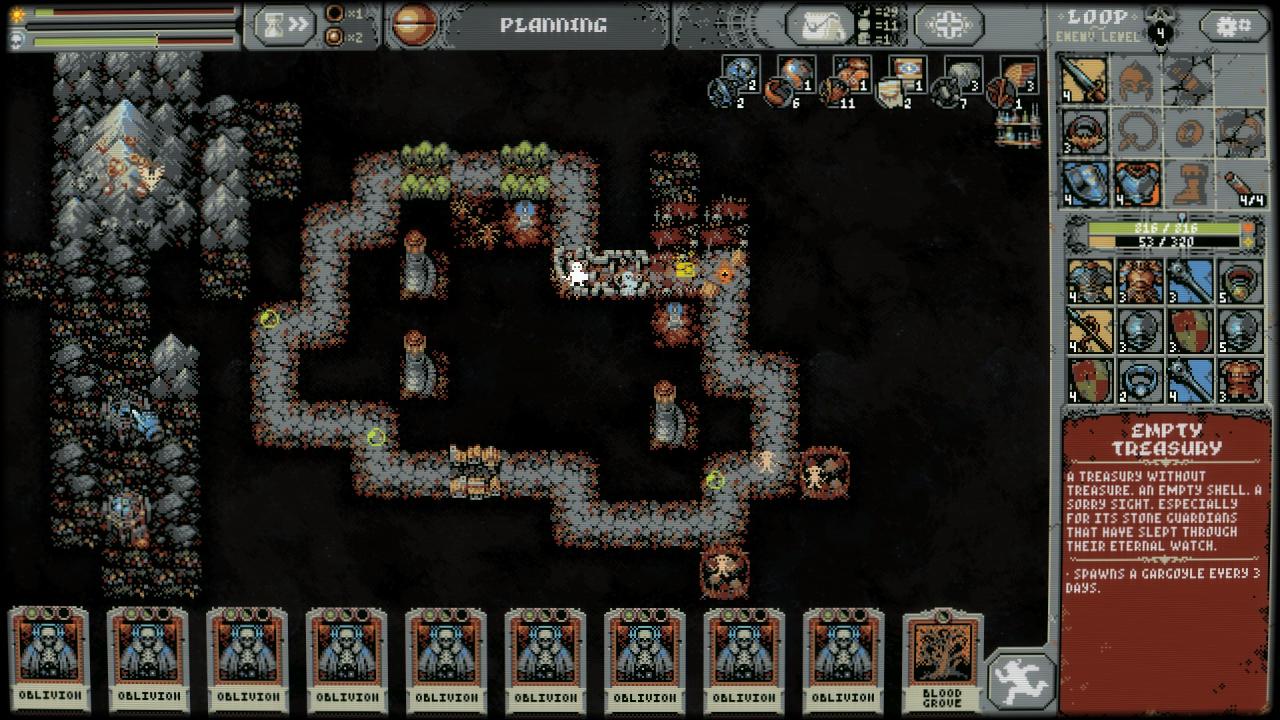Select the equipped sword slot

point(1085,79)
